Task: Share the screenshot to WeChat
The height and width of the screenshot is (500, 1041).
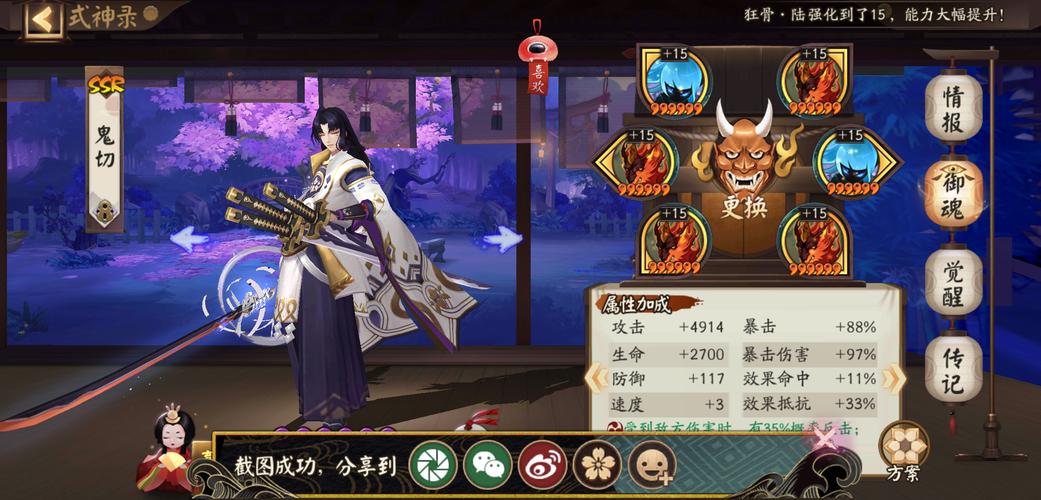Action: coord(488,465)
